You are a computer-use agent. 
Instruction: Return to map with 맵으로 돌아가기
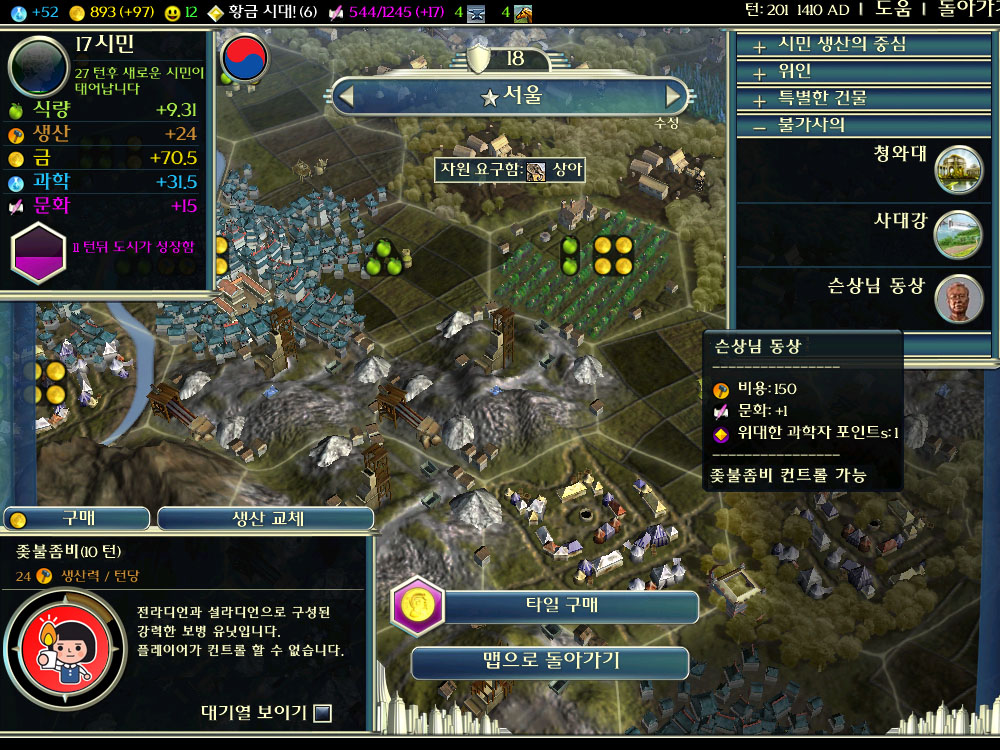click(550, 661)
